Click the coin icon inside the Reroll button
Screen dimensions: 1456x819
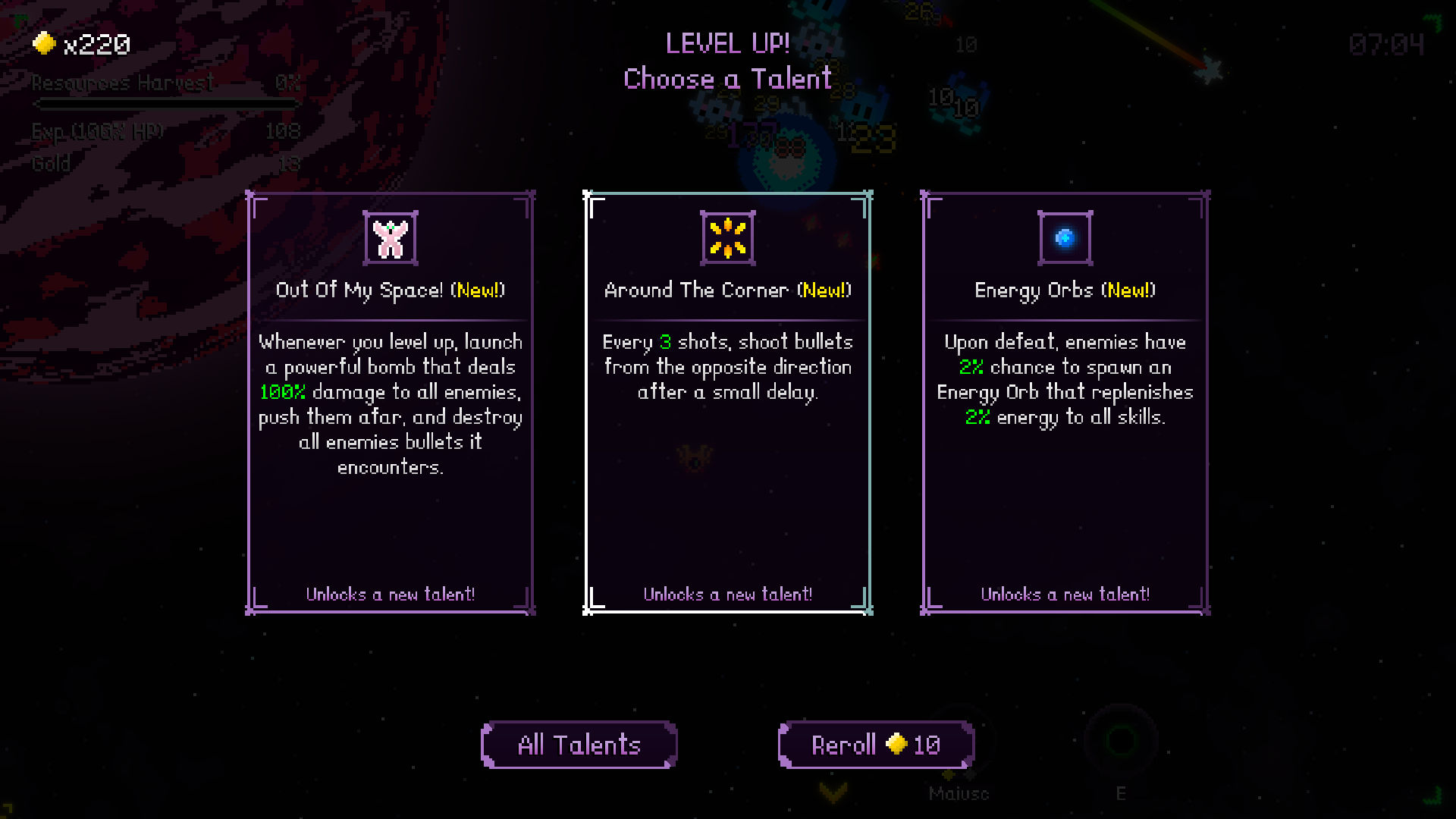coord(897,745)
